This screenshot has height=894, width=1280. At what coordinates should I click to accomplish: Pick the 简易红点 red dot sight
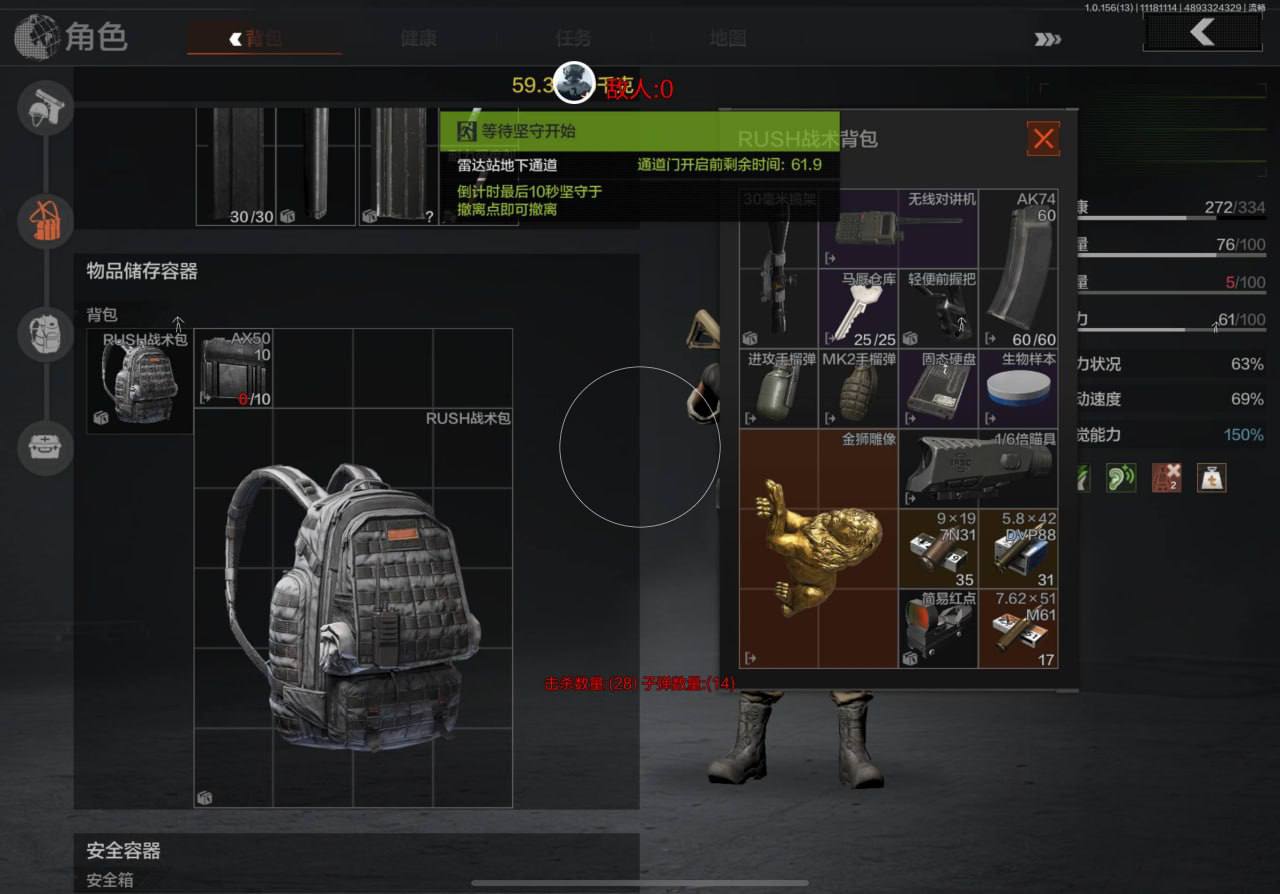(x=937, y=628)
